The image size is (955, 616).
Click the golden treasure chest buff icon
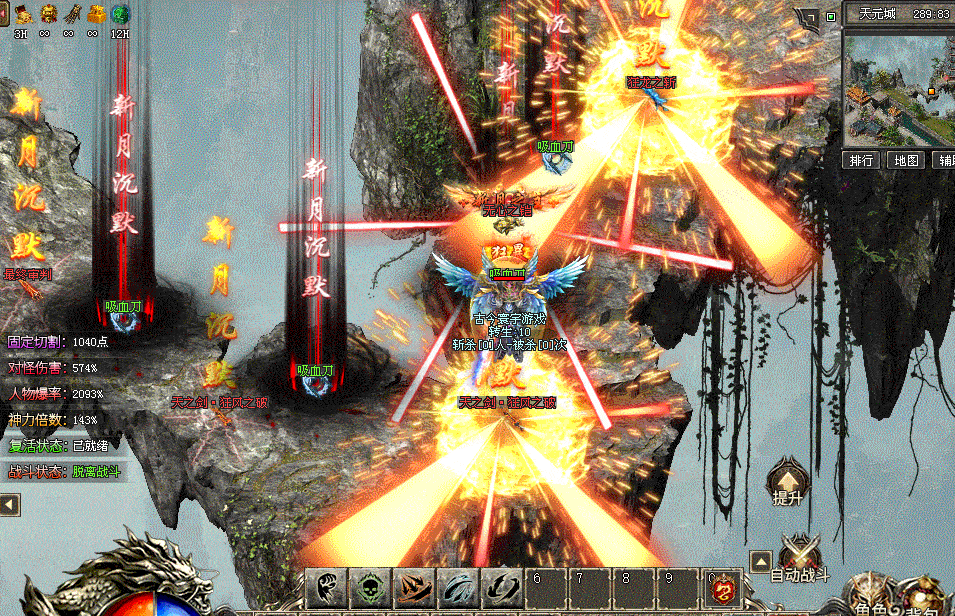point(95,14)
